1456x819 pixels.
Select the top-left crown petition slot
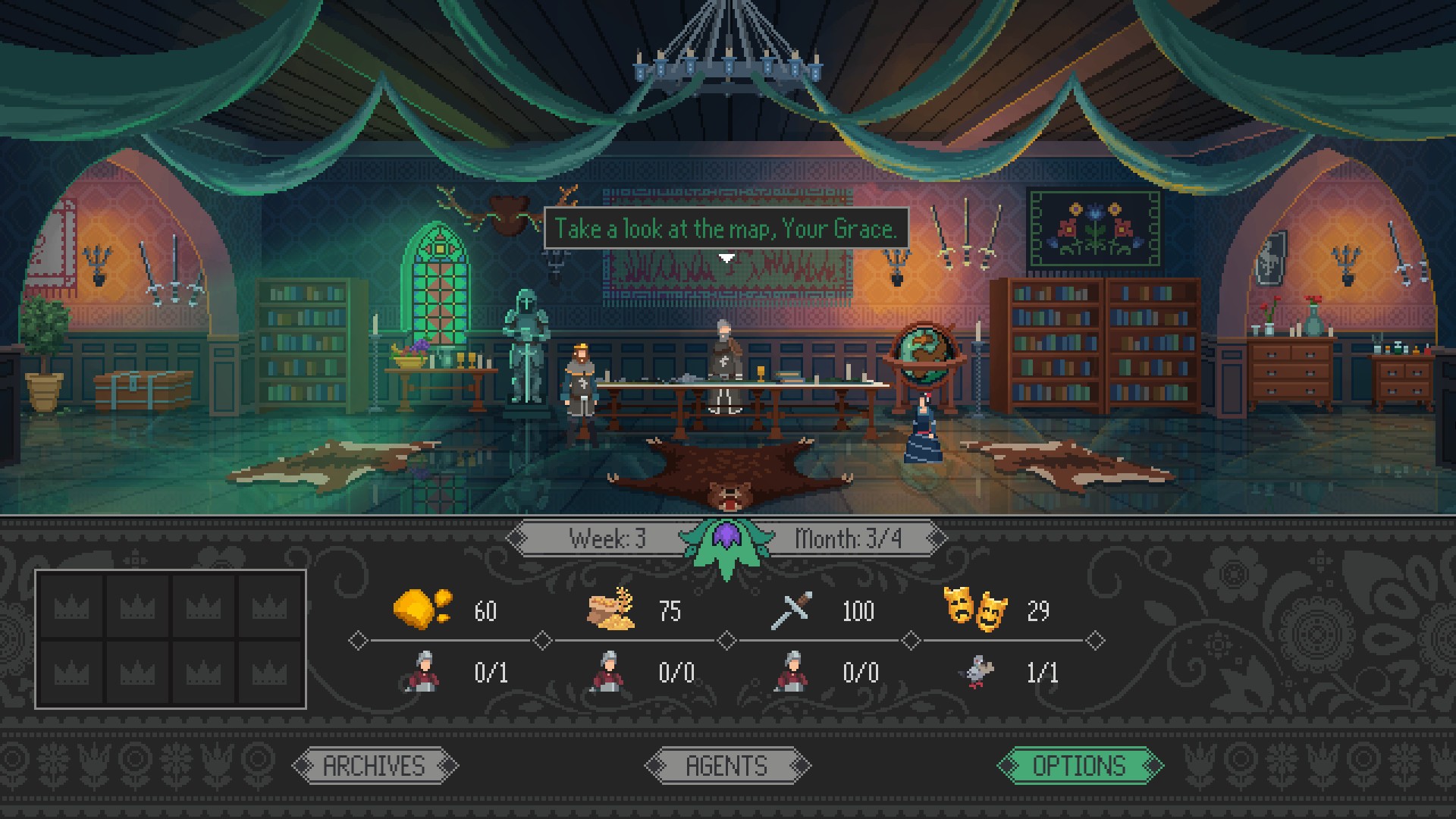73,607
